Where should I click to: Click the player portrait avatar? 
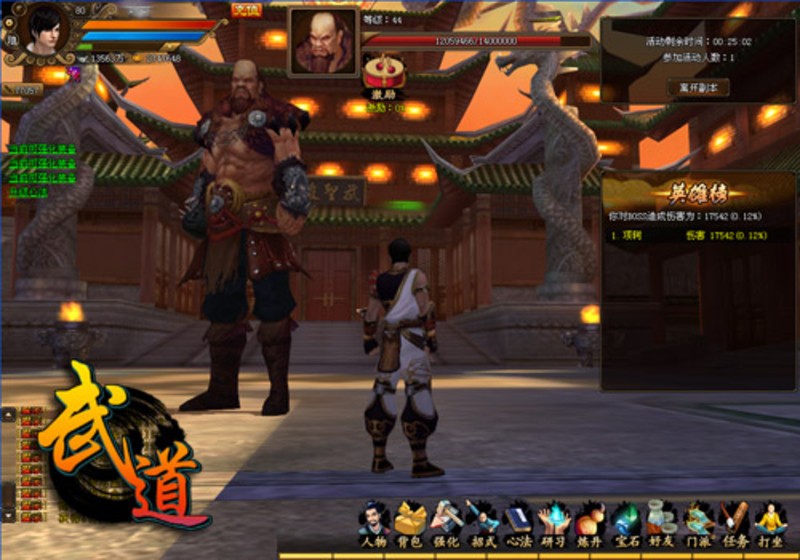42,28
